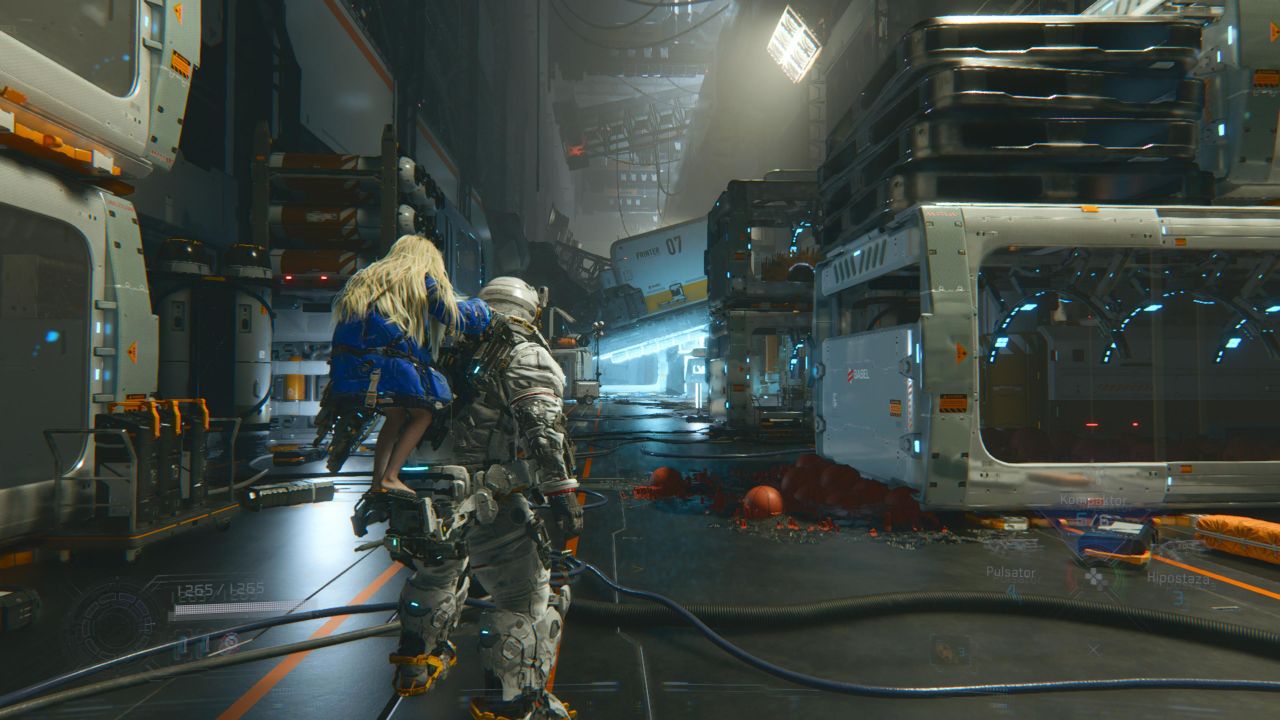The width and height of the screenshot is (1280, 720).
Task: Click the circular radar gauge
Action: pos(113,622)
